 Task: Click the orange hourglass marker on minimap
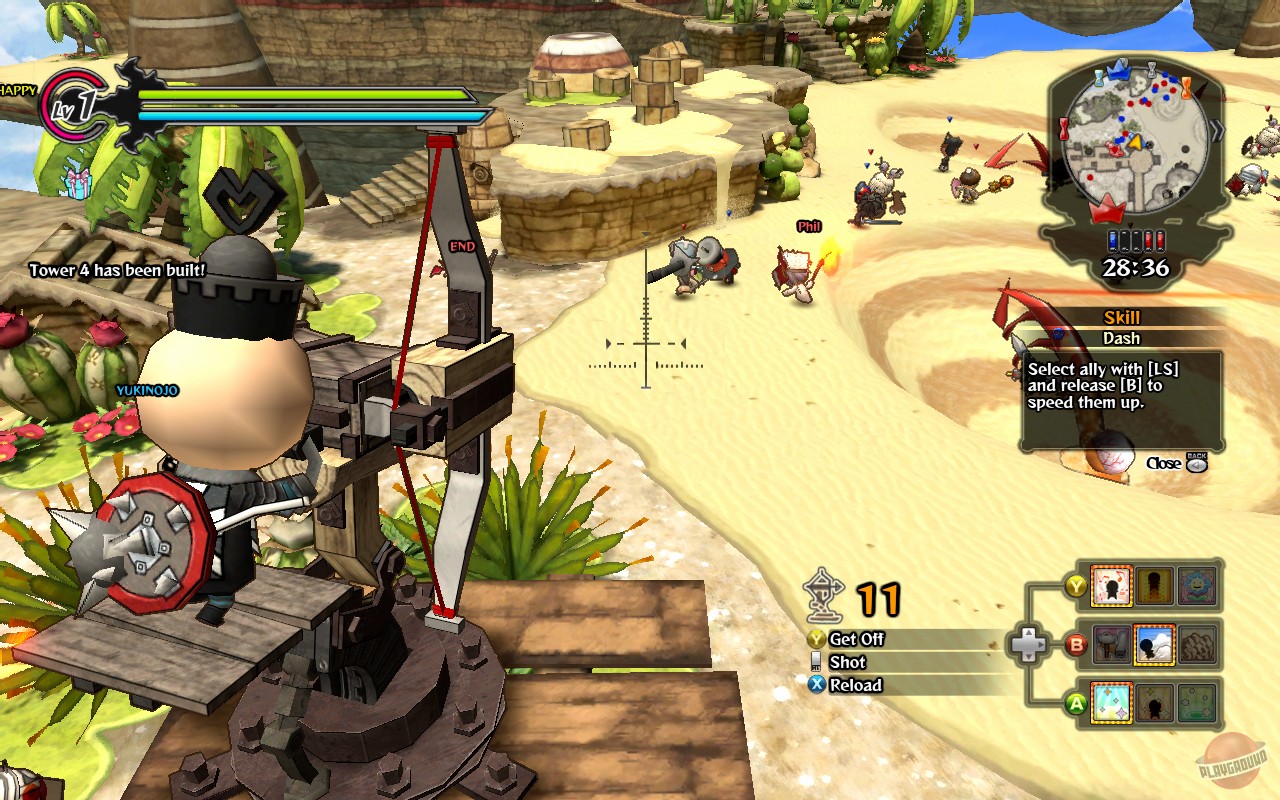tap(1186, 89)
